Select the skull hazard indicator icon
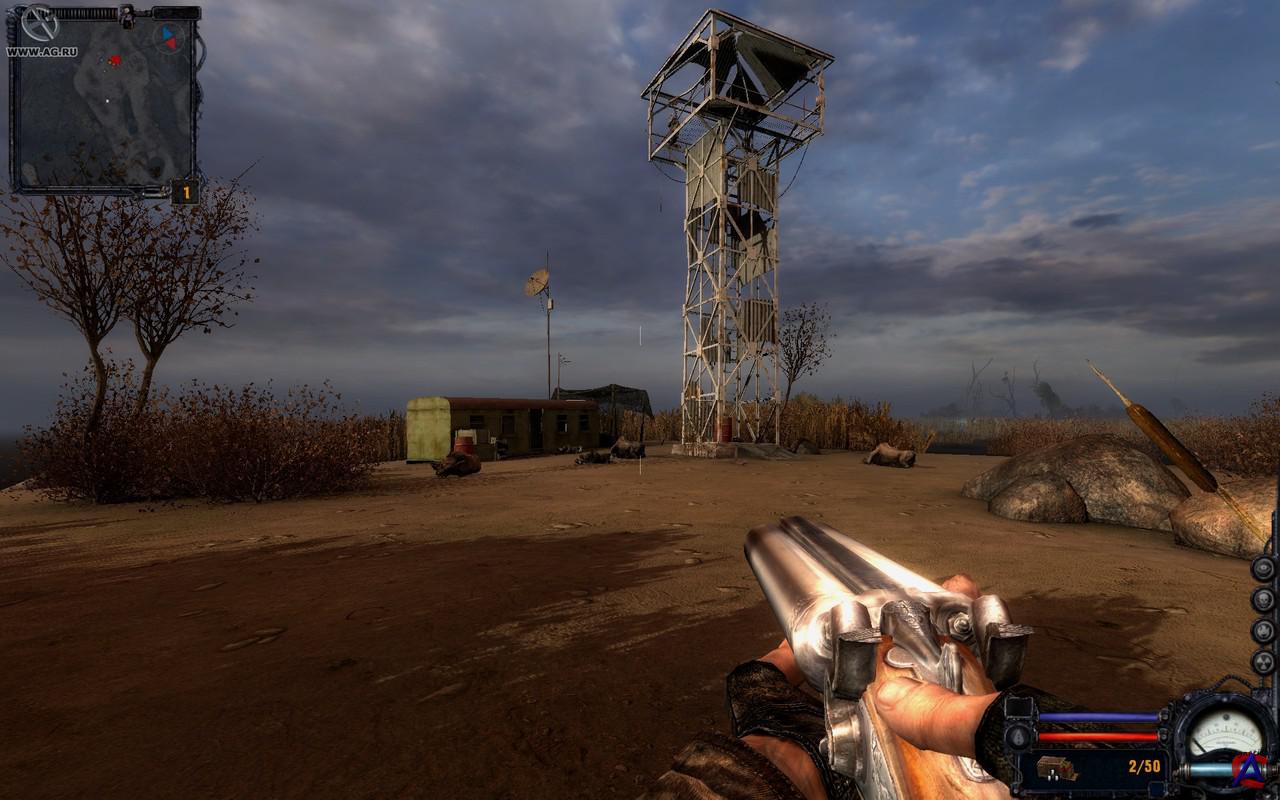Viewport: 1280px width, 800px height. tap(1263, 599)
